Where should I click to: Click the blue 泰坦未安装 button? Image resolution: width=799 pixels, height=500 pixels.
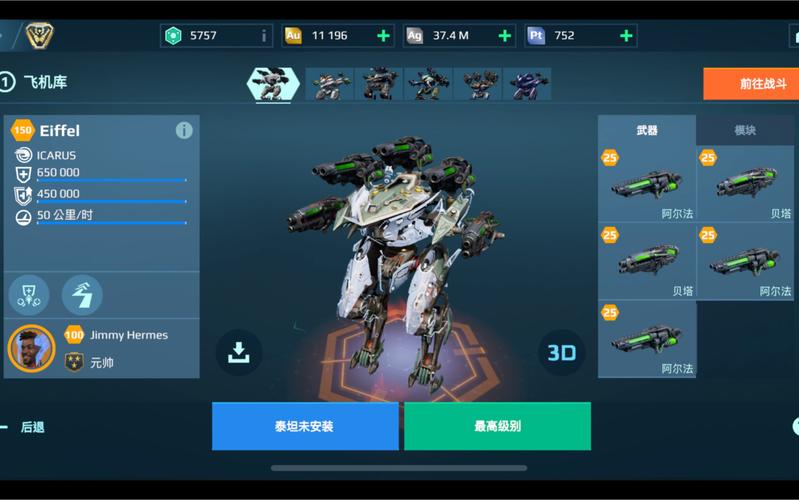(304, 426)
